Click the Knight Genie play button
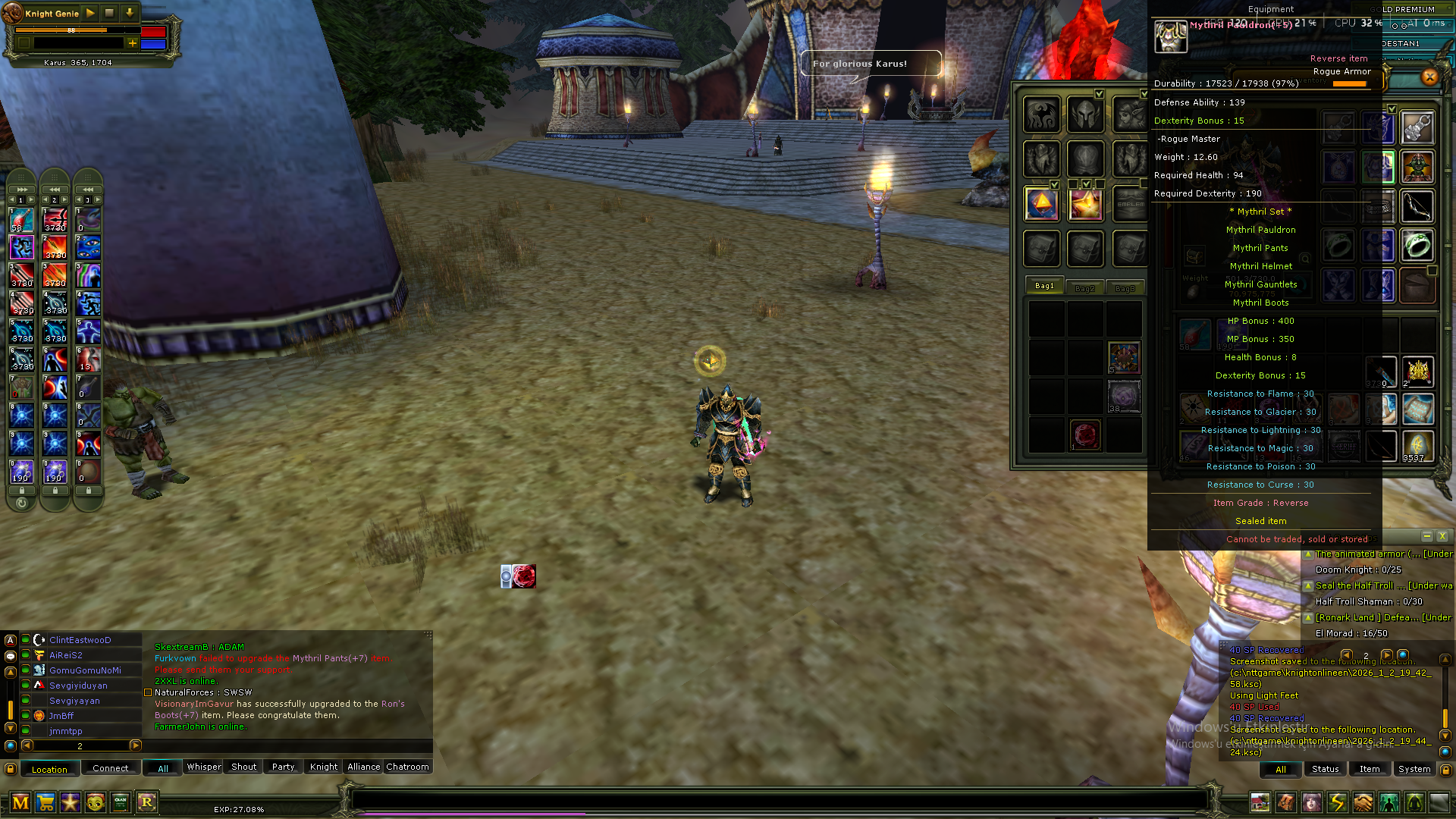The width and height of the screenshot is (1456, 819). pos(90,13)
